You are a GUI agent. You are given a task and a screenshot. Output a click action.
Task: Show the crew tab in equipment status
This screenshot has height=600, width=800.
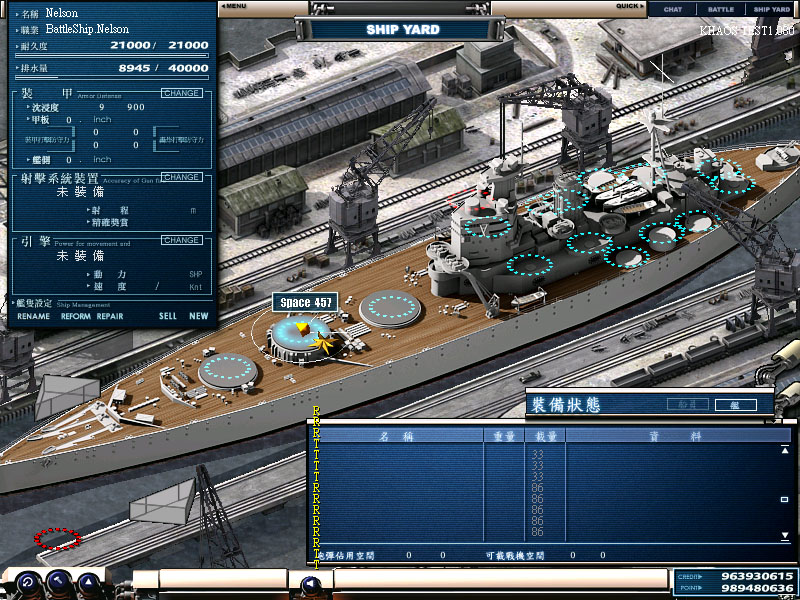point(689,405)
